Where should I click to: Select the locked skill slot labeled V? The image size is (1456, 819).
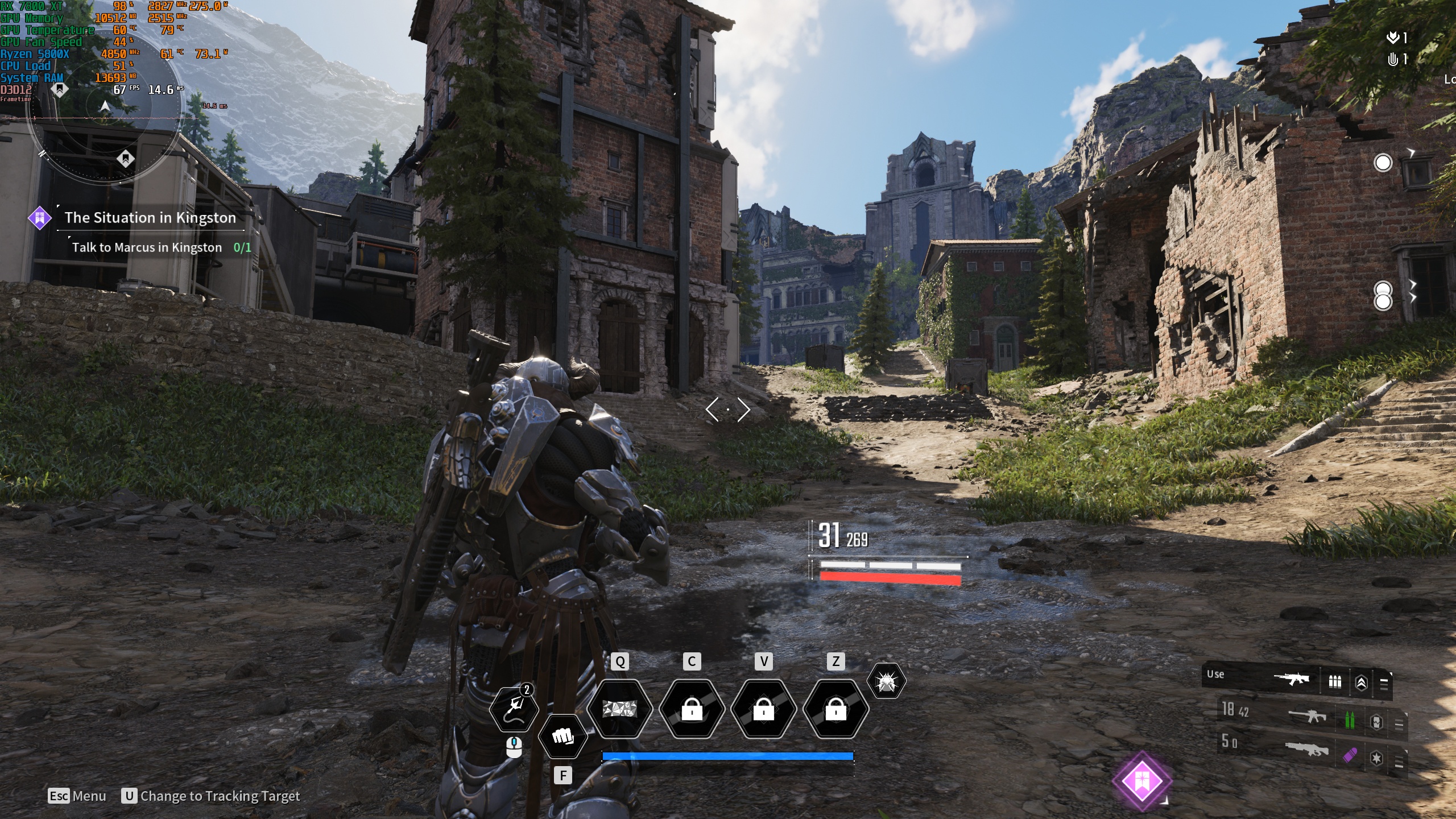[x=764, y=709]
